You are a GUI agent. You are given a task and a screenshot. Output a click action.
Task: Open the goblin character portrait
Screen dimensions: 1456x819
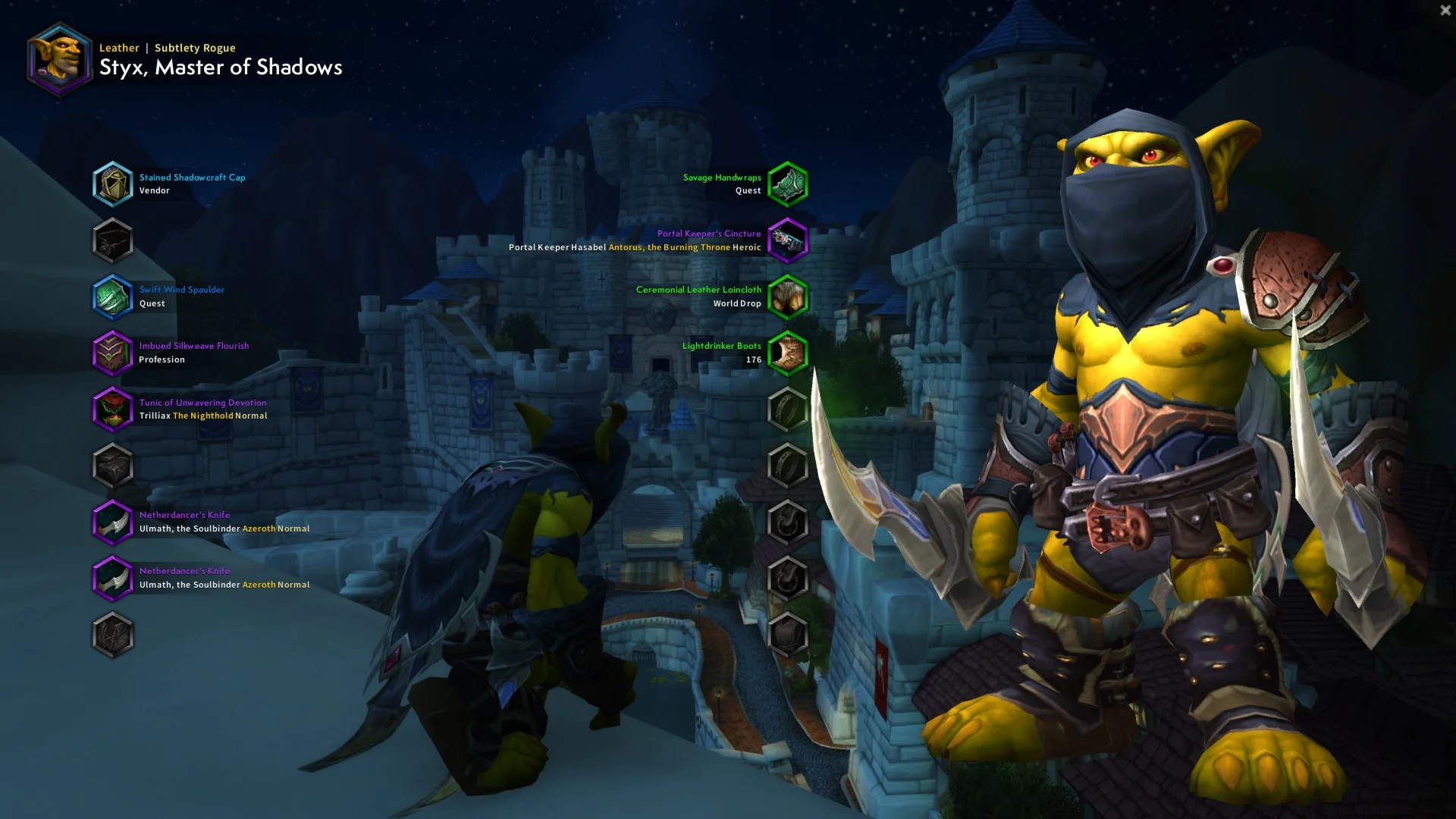(59, 59)
